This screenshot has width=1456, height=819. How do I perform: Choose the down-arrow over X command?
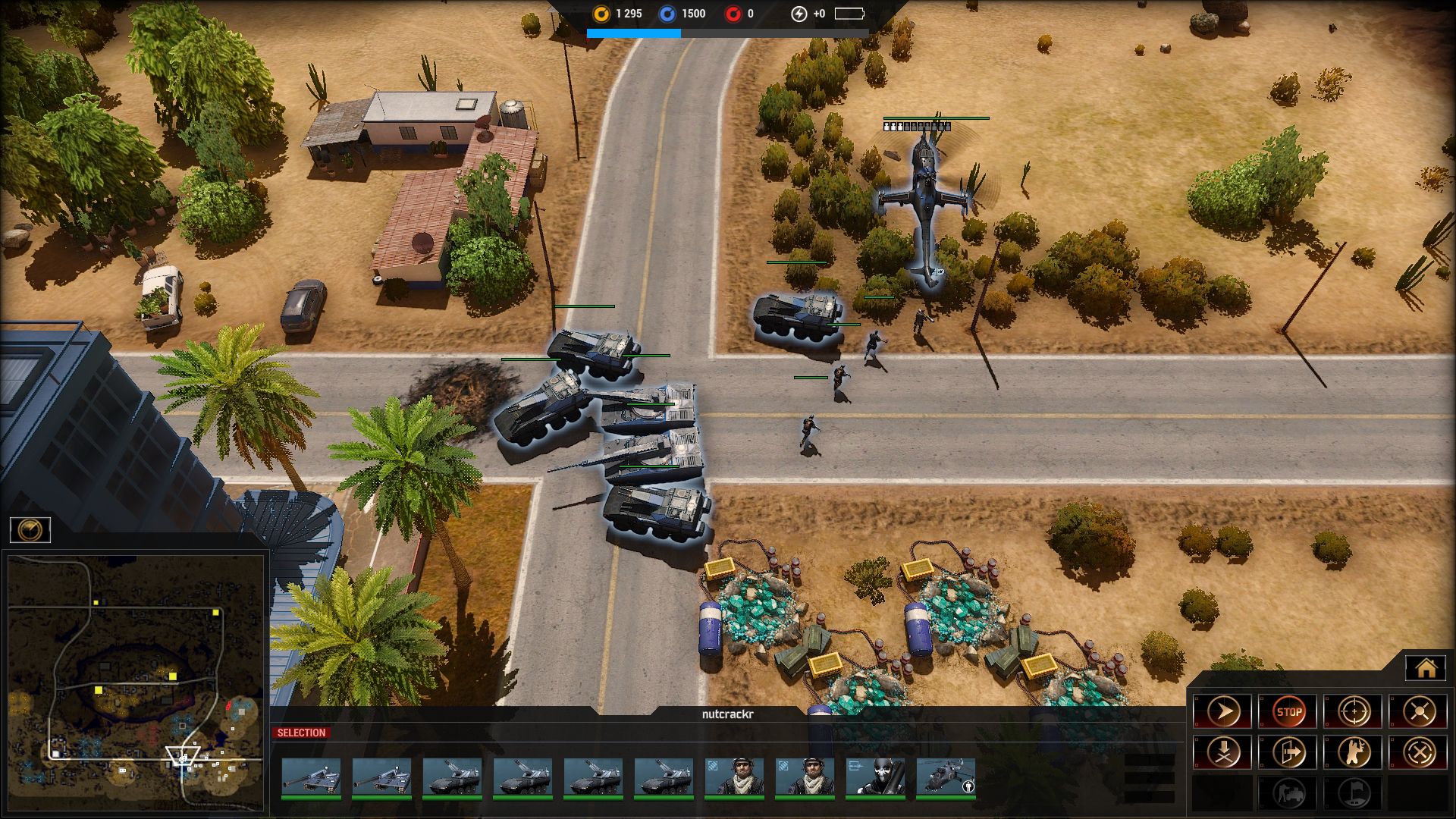(1223, 752)
